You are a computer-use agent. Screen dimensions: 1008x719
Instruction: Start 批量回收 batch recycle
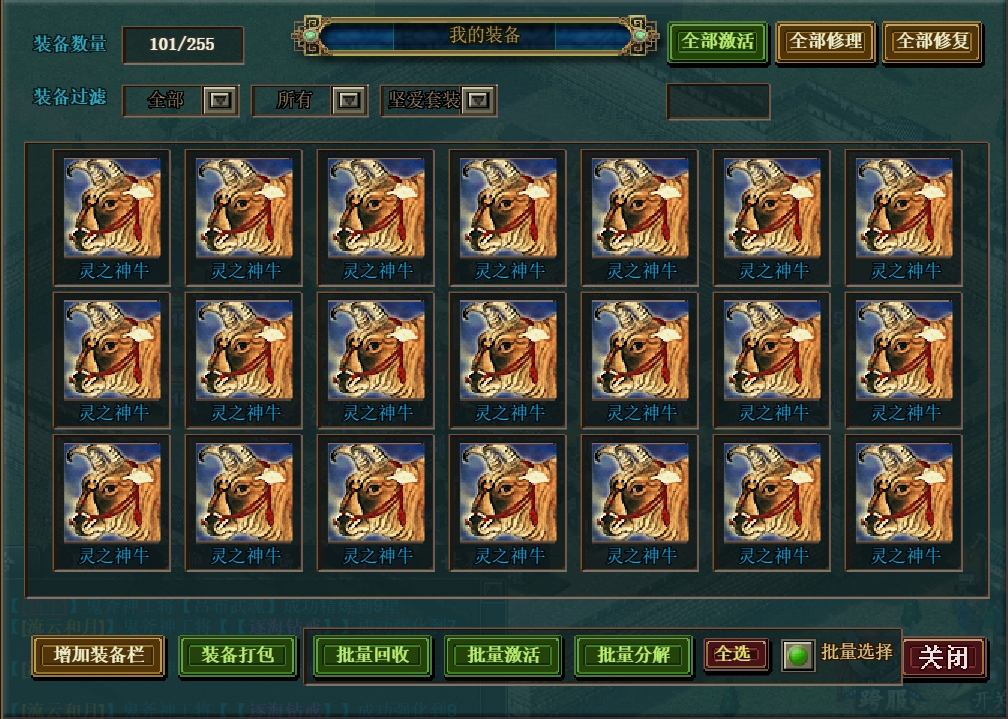372,655
